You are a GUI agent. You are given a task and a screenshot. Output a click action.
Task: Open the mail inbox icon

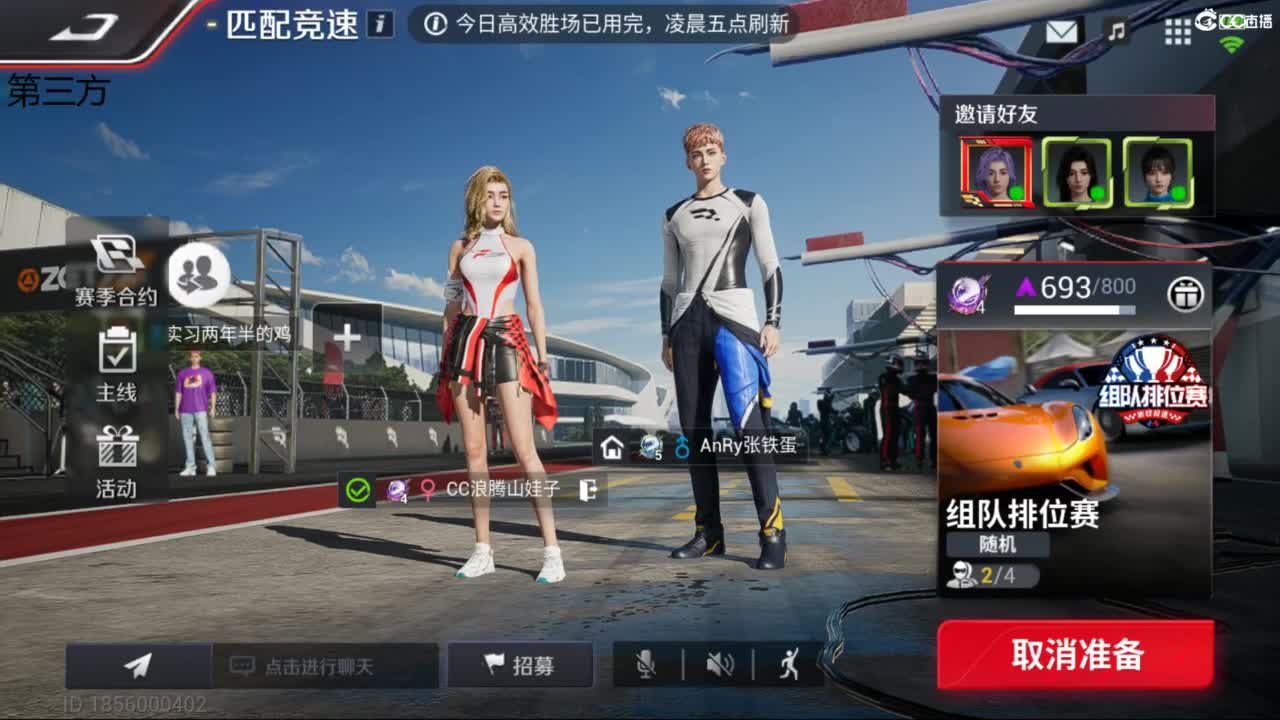click(x=1062, y=32)
